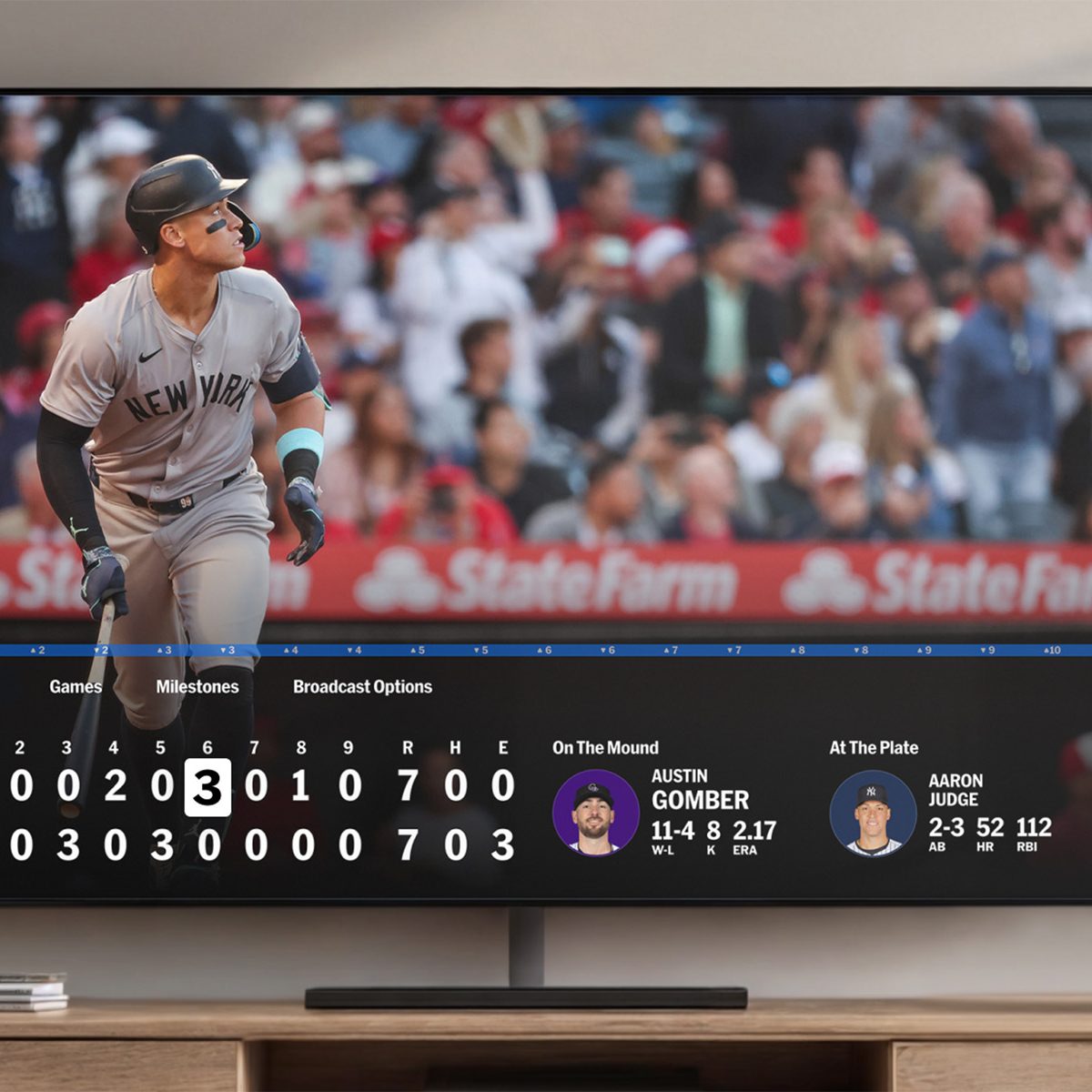The height and width of the screenshot is (1092, 1092).
Task: Switch to the Milestones tab
Action: (x=197, y=687)
